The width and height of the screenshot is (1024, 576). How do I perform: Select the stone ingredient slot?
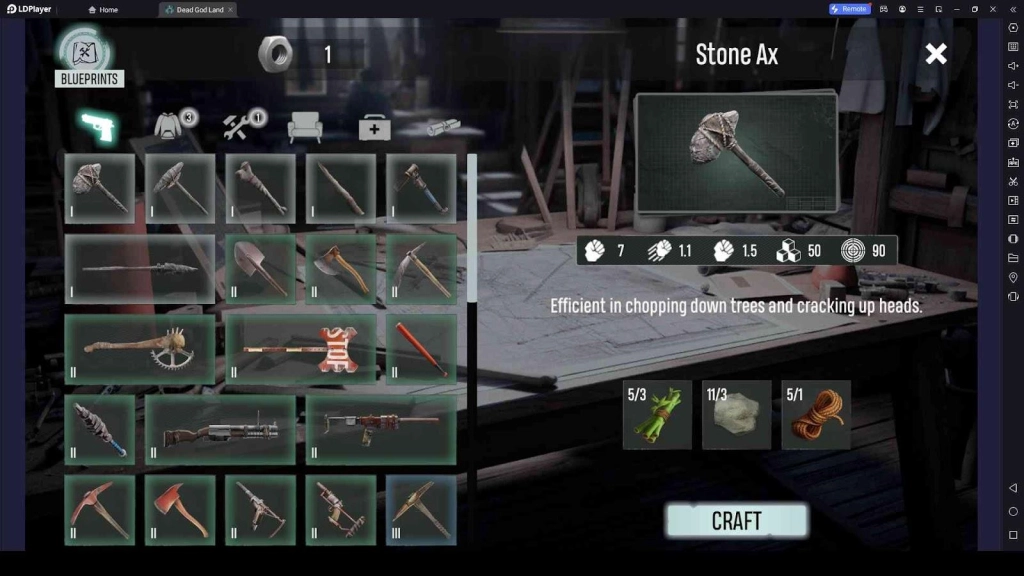pyautogui.click(x=736, y=414)
